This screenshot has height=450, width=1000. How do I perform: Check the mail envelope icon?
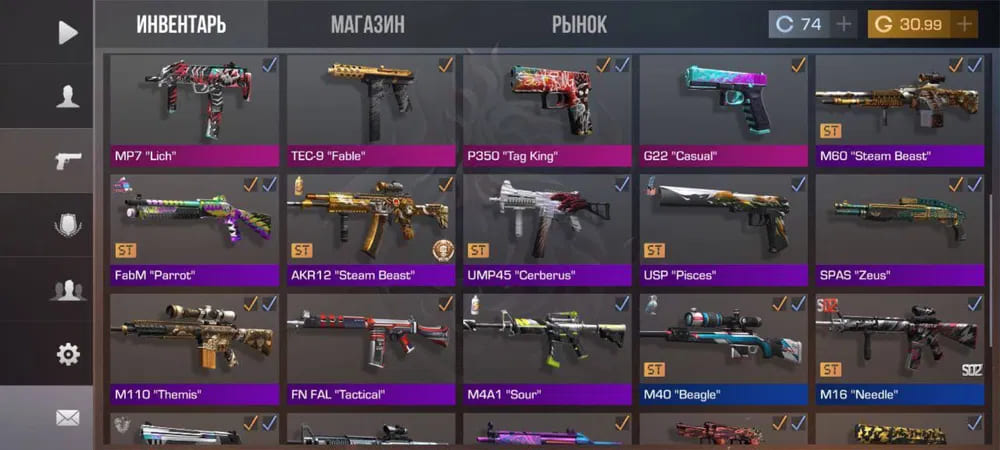(67, 418)
